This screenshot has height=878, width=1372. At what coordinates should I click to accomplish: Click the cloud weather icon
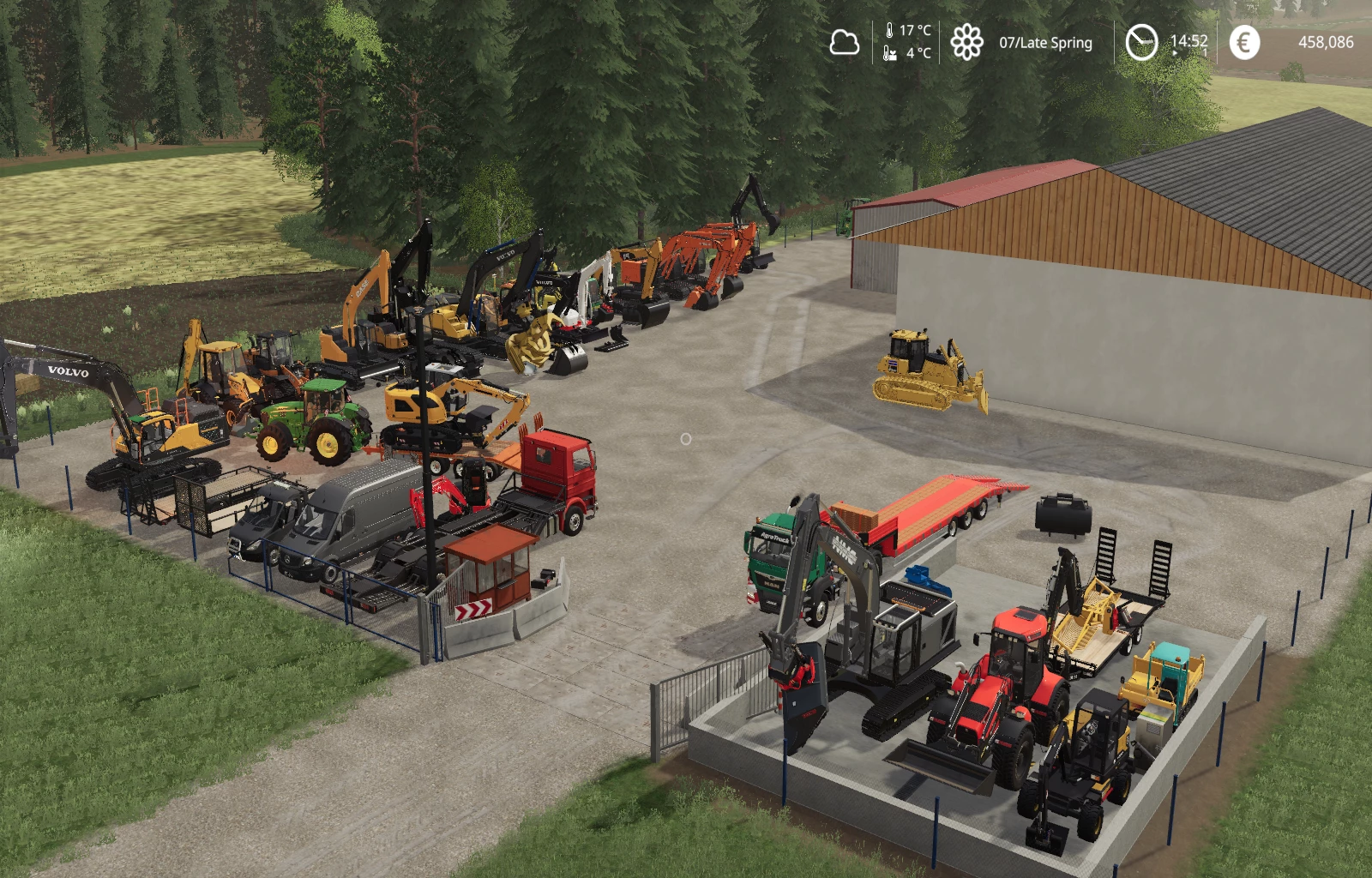coord(844,42)
